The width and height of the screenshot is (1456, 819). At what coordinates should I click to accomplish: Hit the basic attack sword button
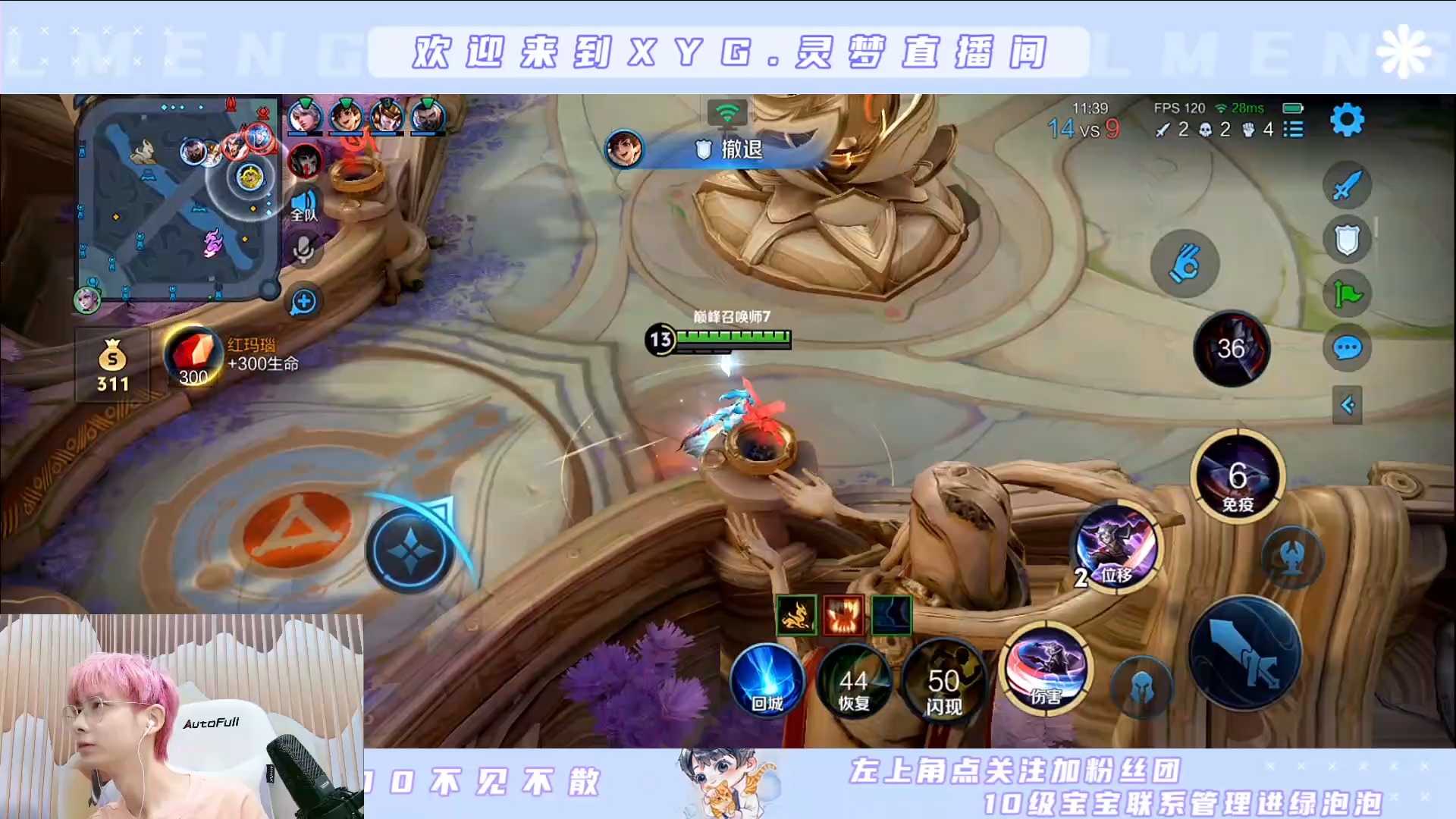tap(1245, 654)
